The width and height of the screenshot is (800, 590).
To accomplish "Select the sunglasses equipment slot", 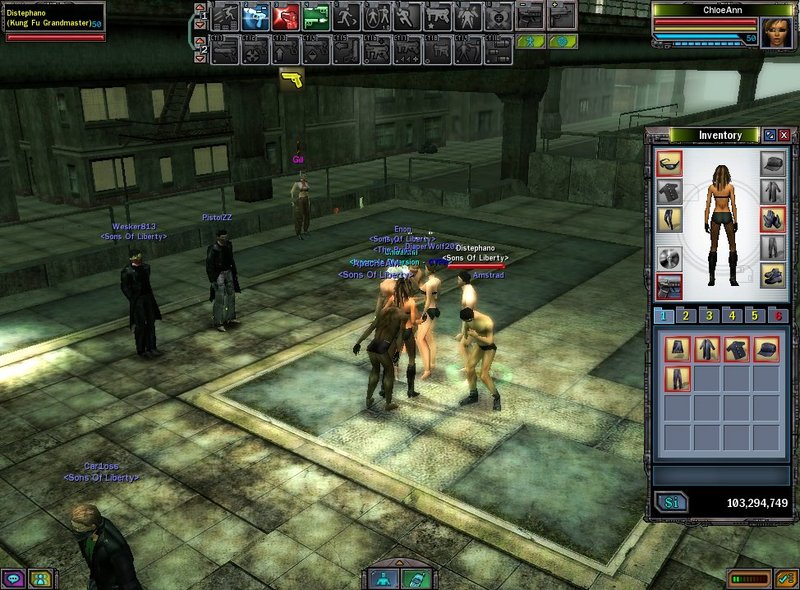I will point(669,163).
